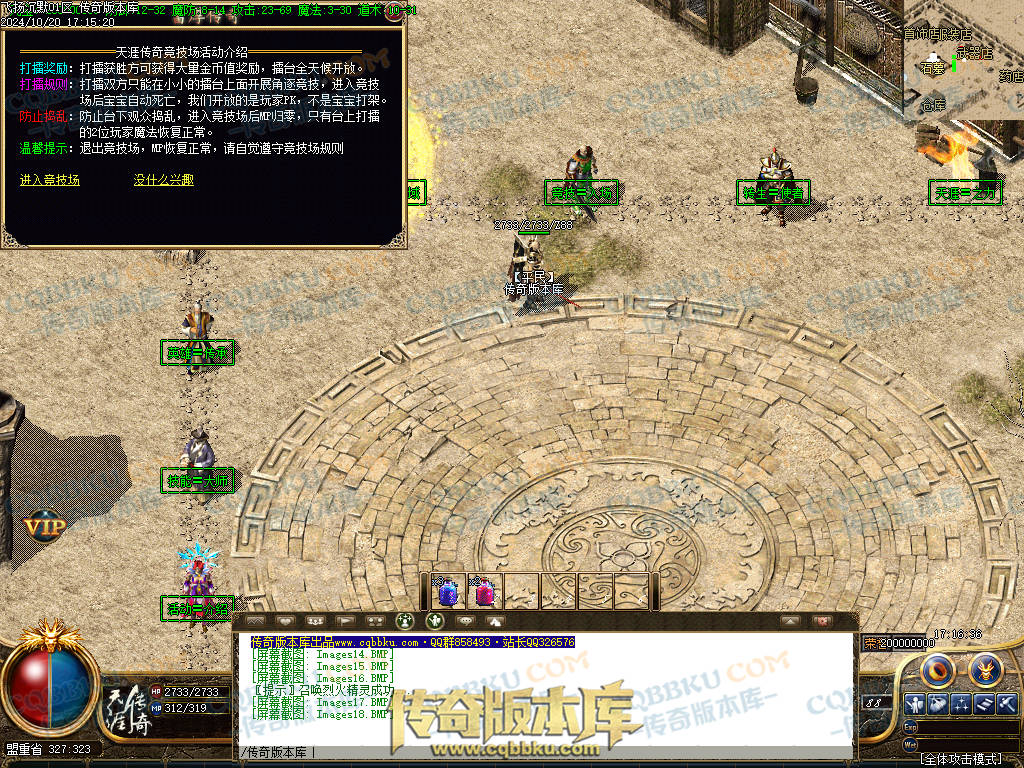The image size is (1024, 768).
Task: Click the heart icon on the chat toolbar
Action: (x=284, y=621)
